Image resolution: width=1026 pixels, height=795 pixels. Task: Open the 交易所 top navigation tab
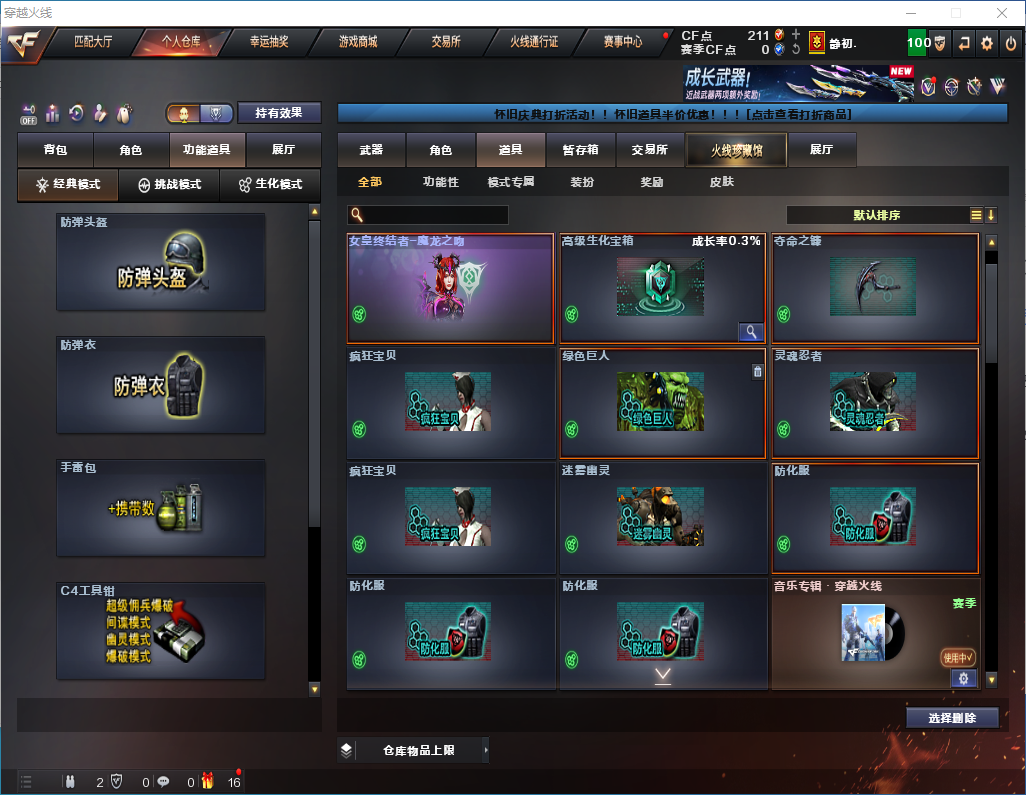(446, 42)
